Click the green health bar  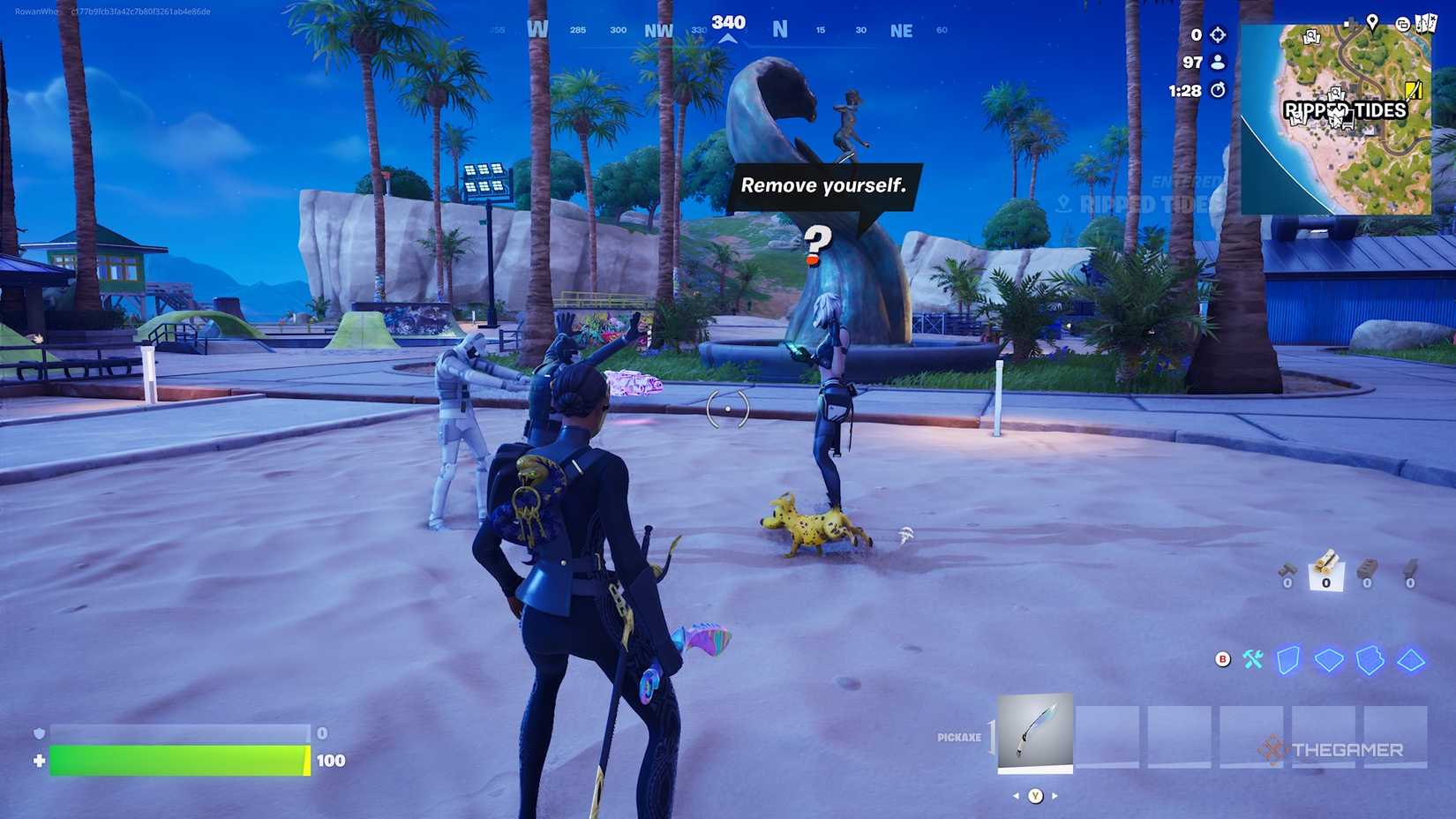click(x=176, y=756)
